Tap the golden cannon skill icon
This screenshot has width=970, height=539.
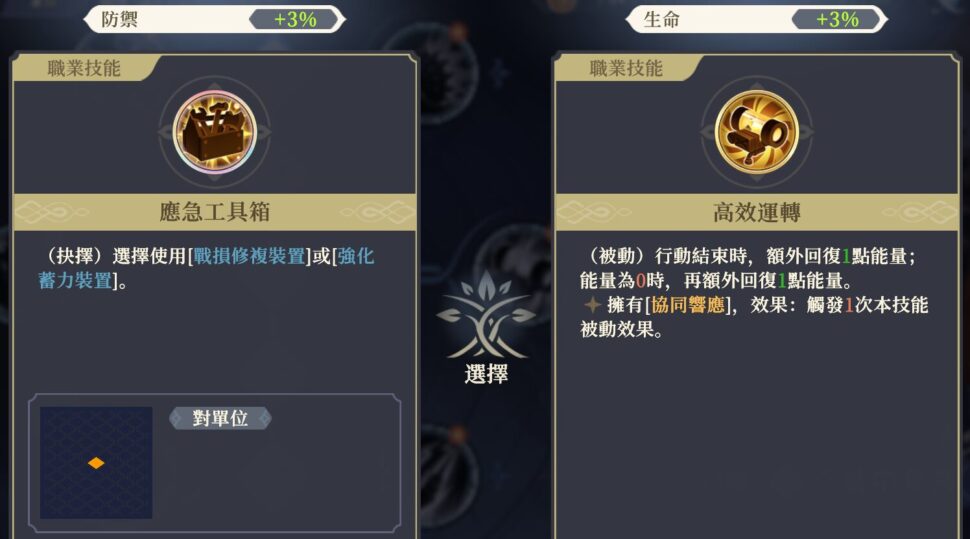pos(756,131)
